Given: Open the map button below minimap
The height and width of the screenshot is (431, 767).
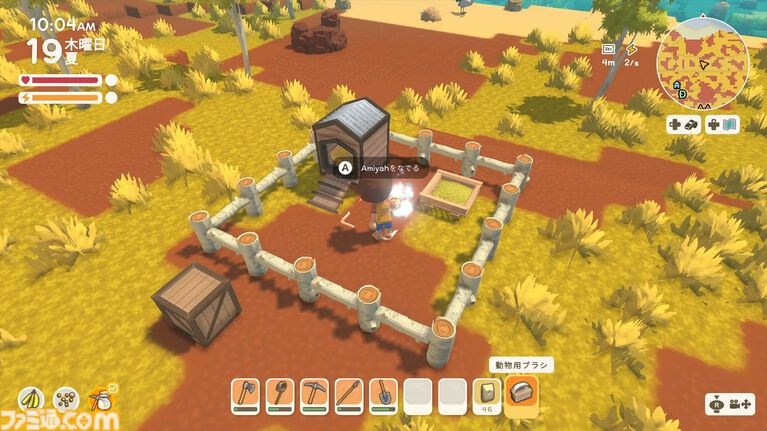Looking at the screenshot, I should coord(723,125).
